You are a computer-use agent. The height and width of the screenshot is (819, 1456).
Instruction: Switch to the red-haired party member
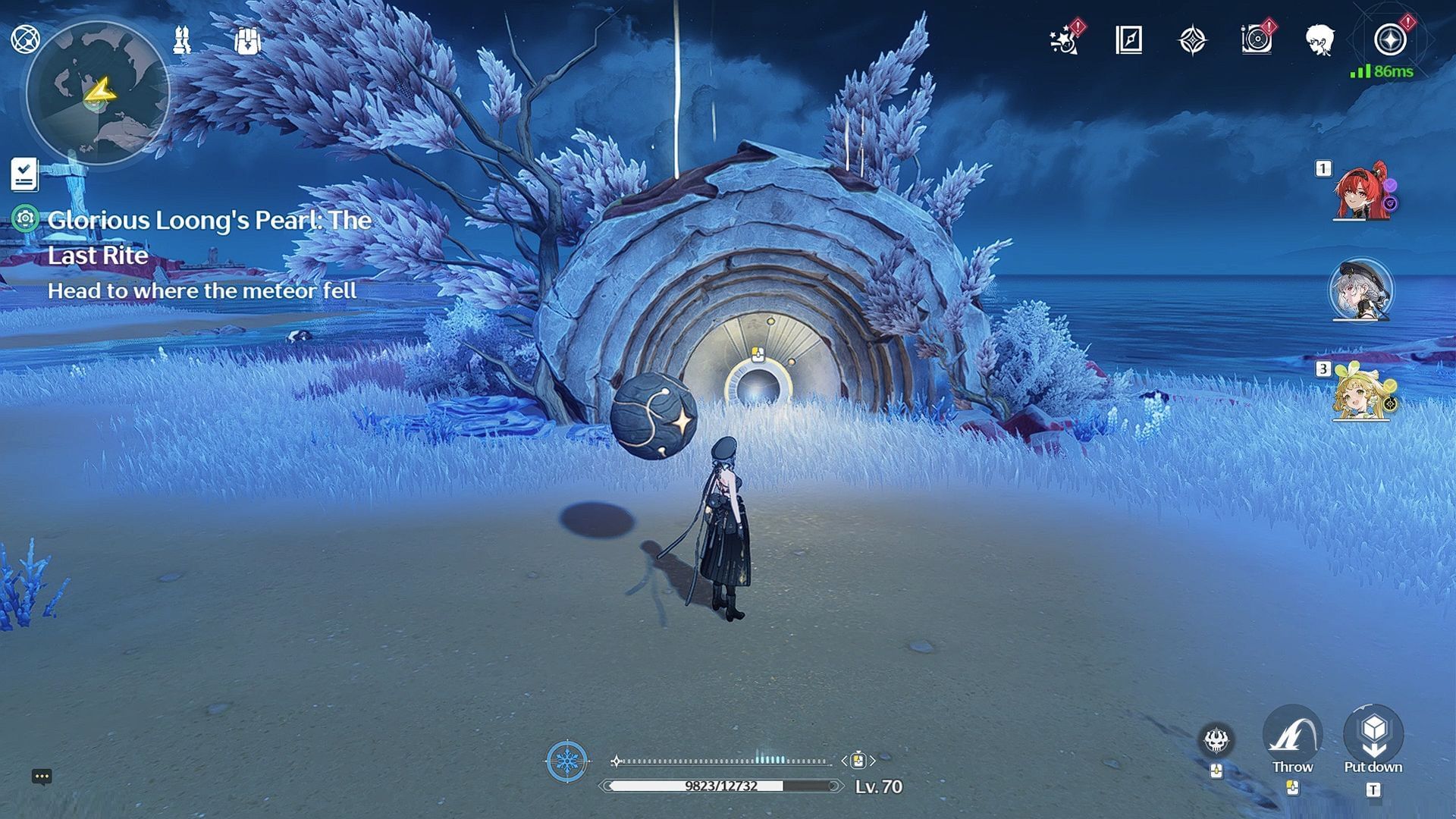pyautogui.click(x=1362, y=192)
